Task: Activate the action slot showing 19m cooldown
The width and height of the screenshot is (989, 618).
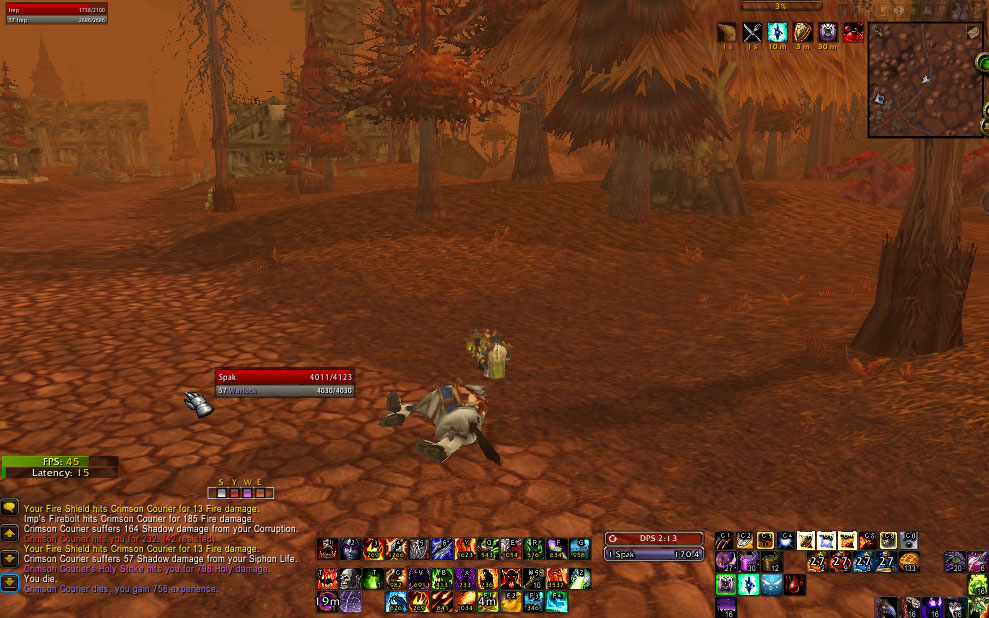Action: (x=327, y=601)
